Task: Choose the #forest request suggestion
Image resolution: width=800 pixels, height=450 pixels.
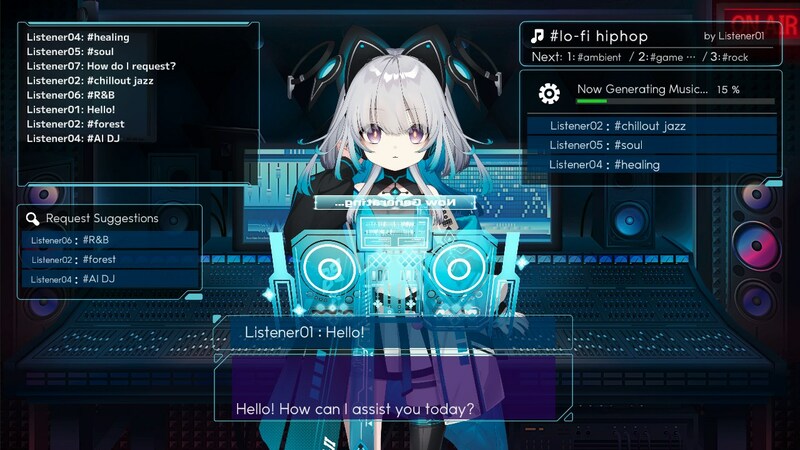Action: pyautogui.click(x=109, y=260)
